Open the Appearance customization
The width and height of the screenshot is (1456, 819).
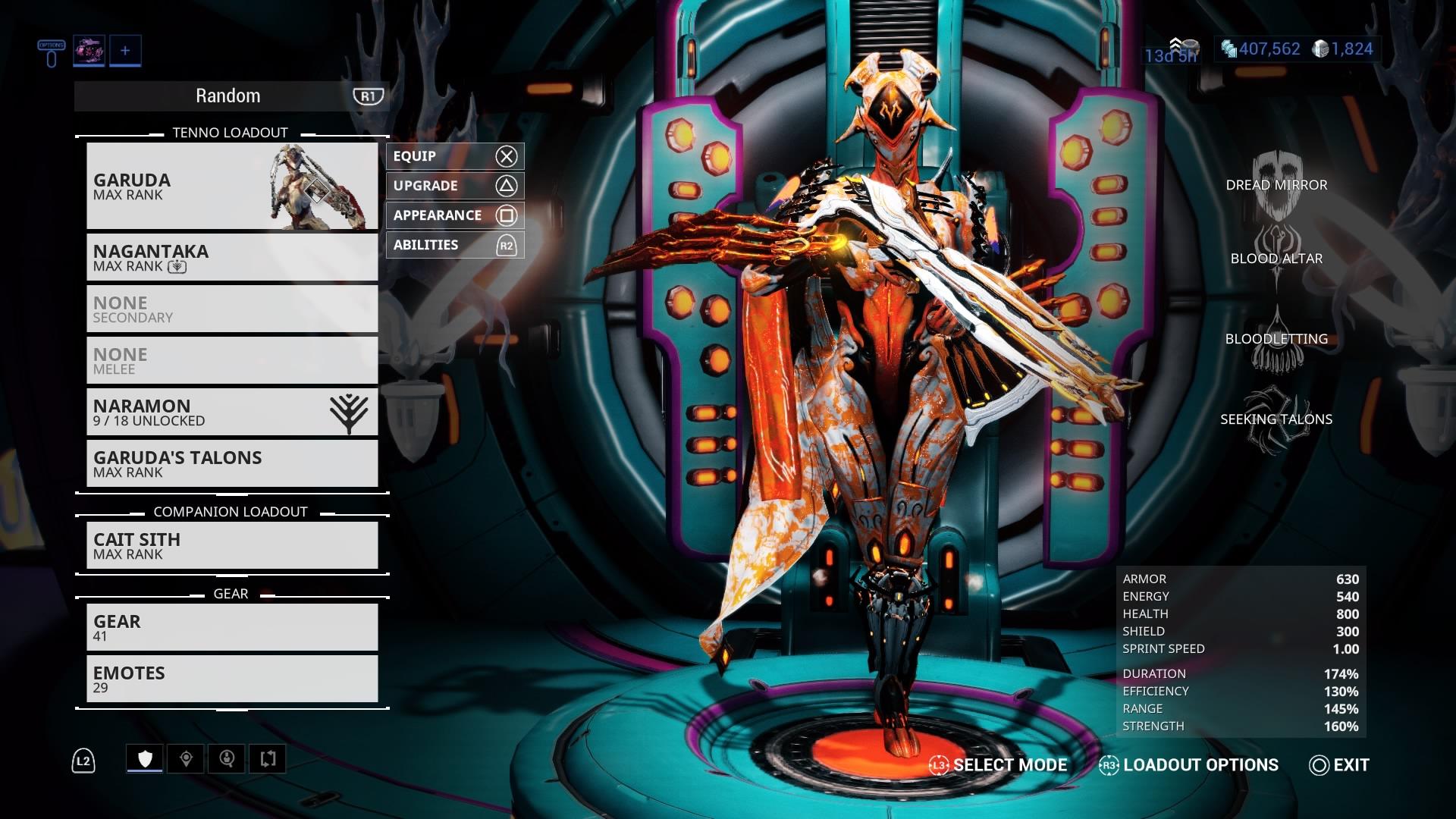point(454,215)
